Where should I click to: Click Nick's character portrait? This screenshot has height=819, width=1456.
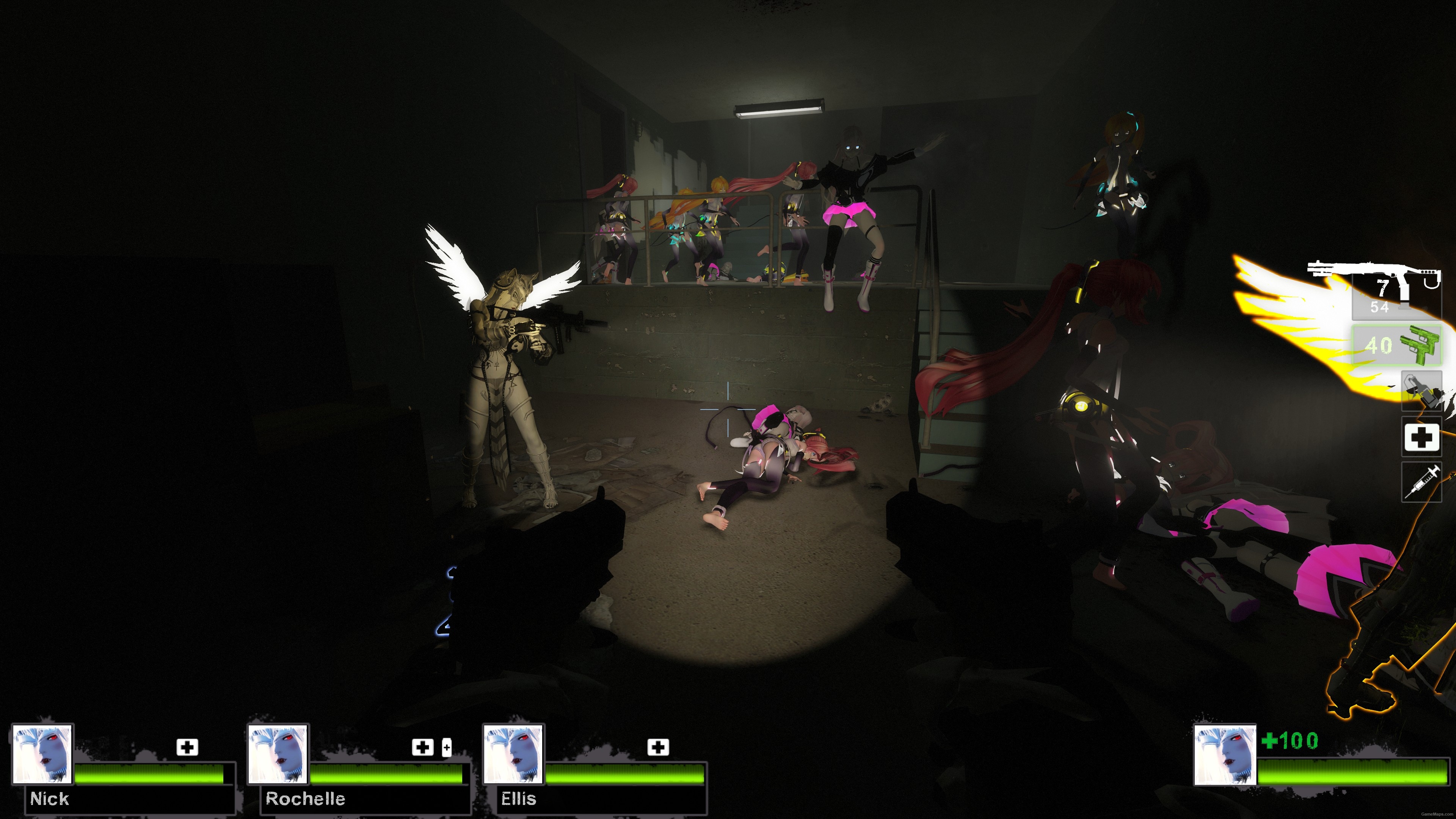tap(43, 755)
